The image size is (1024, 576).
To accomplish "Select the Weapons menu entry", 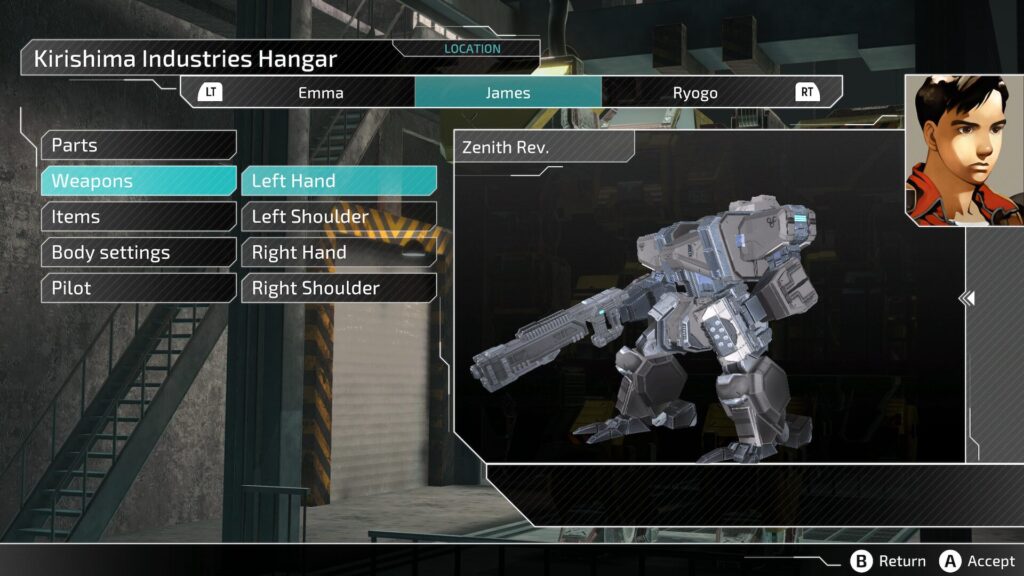I will pos(138,181).
